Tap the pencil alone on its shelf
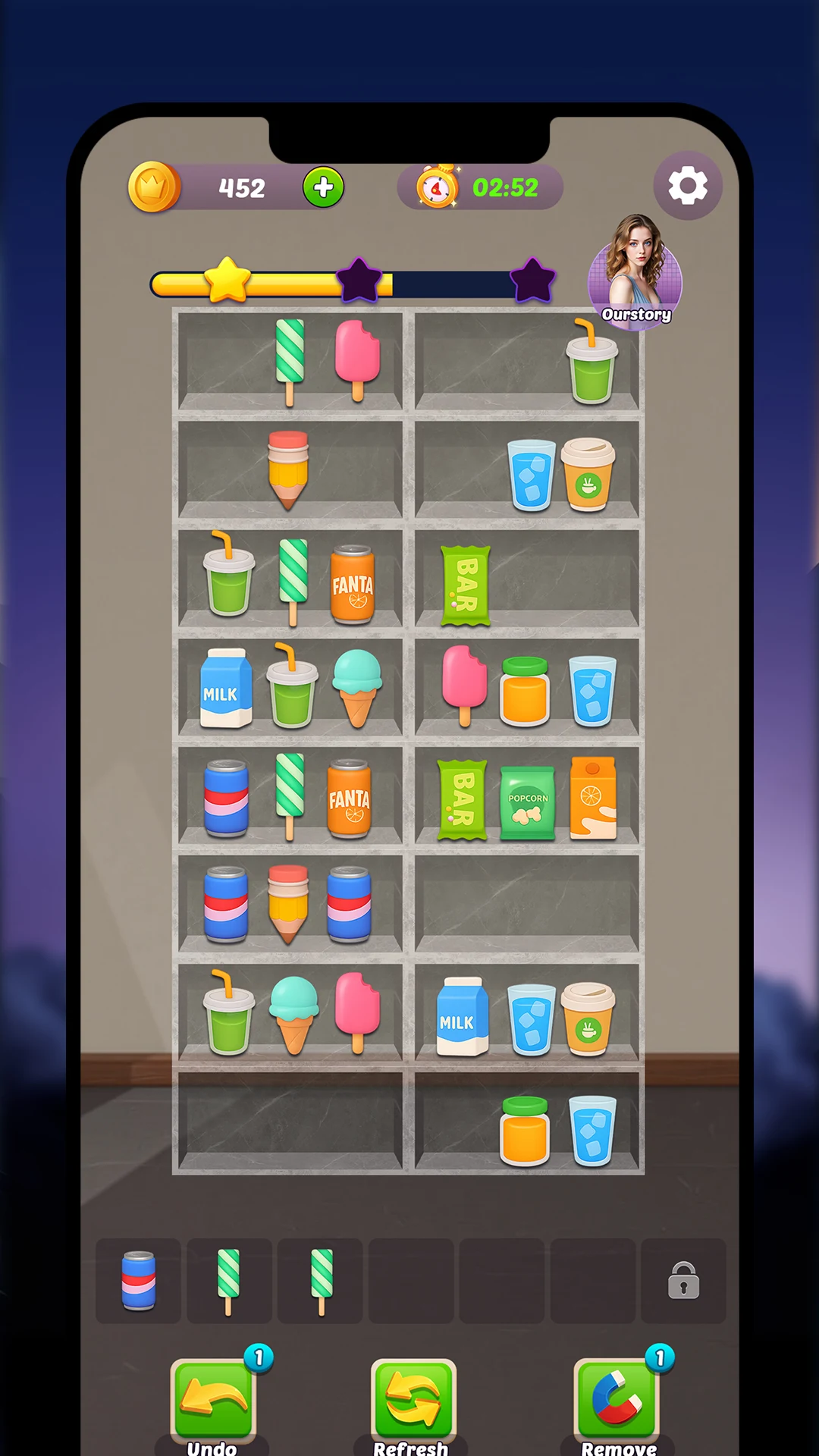 coord(288,469)
